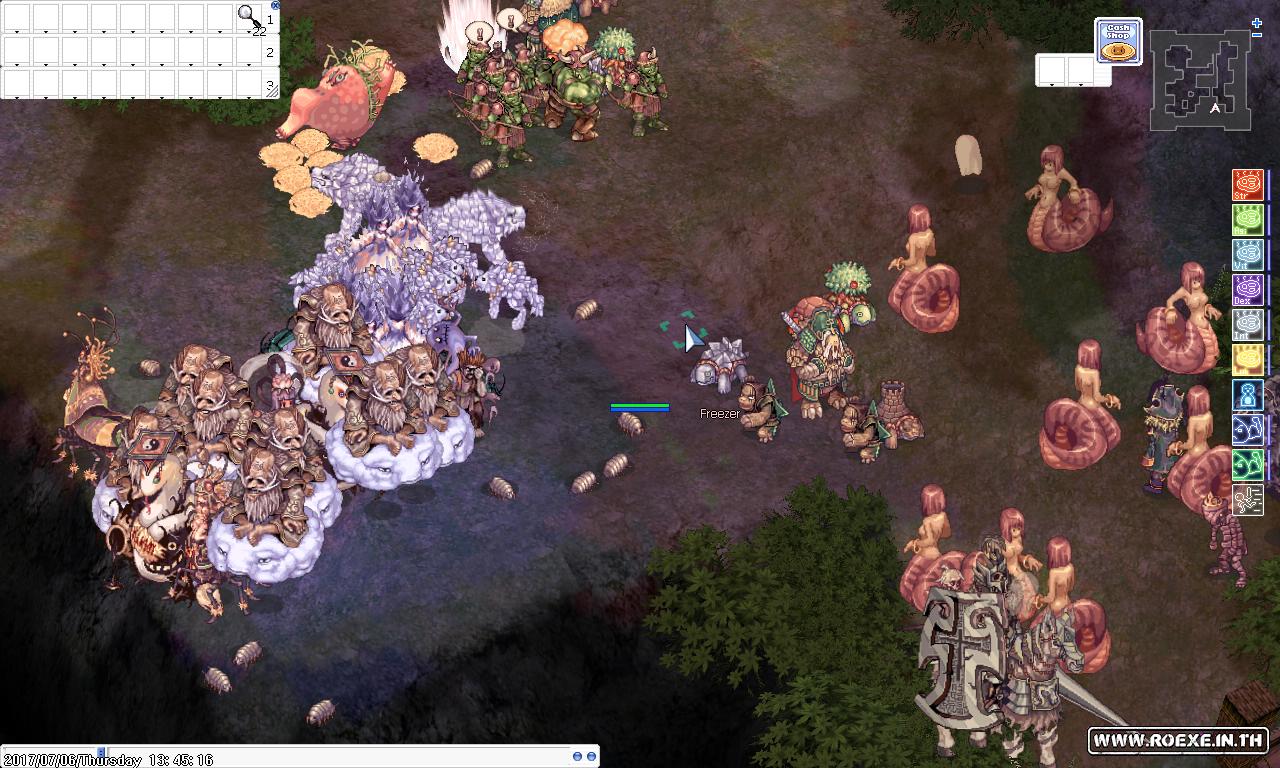The image size is (1280, 768).
Task: Click the green Agi buff icon
Action: point(1248,221)
